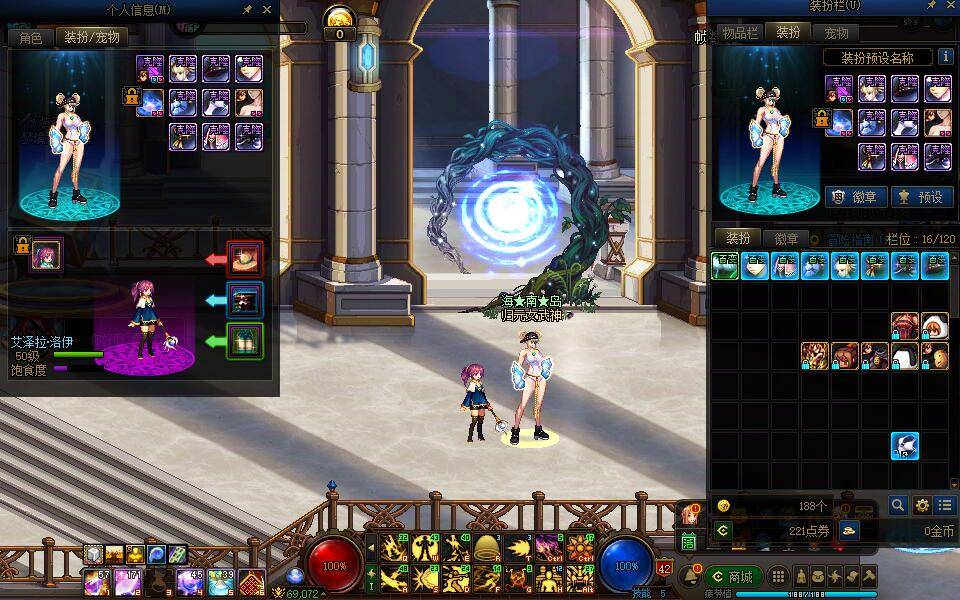Close the 装扮栏 costume window
This screenshot has width=960, height=600.
tap(946, 8)
